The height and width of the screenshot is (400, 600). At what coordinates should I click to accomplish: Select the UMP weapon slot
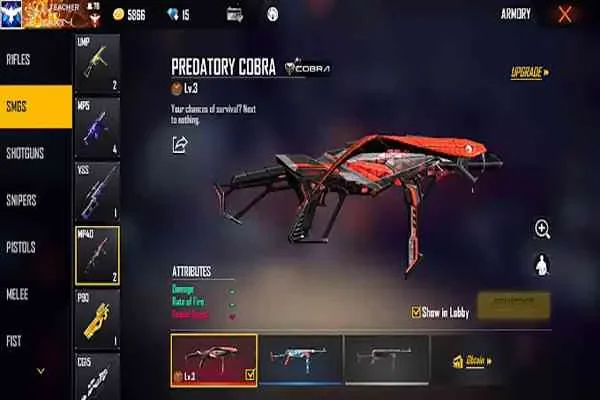click(x=97, y=65)
